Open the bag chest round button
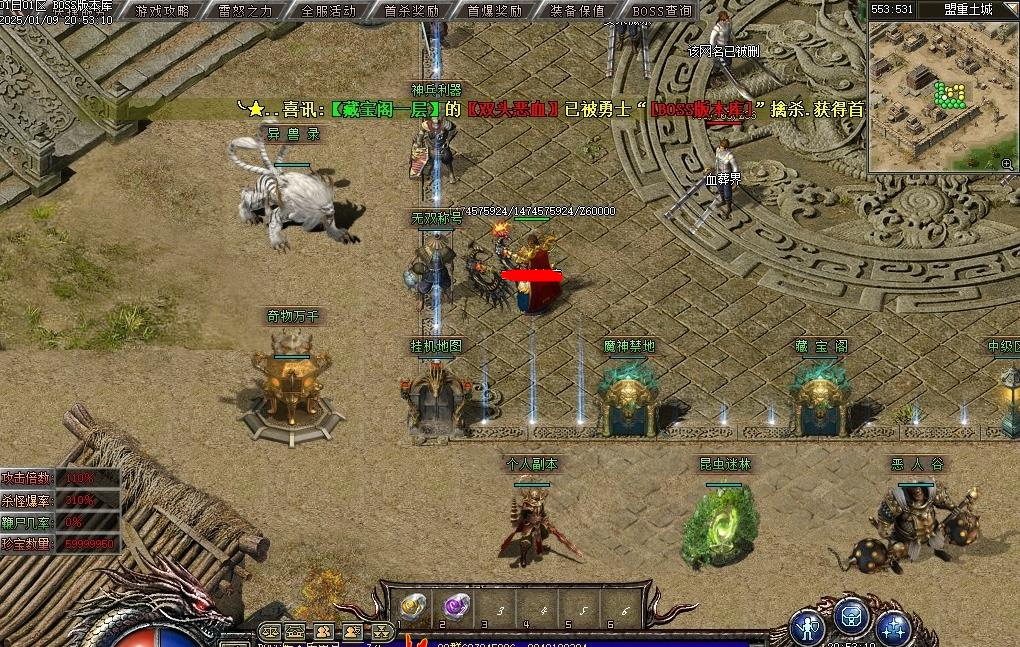 851,618
